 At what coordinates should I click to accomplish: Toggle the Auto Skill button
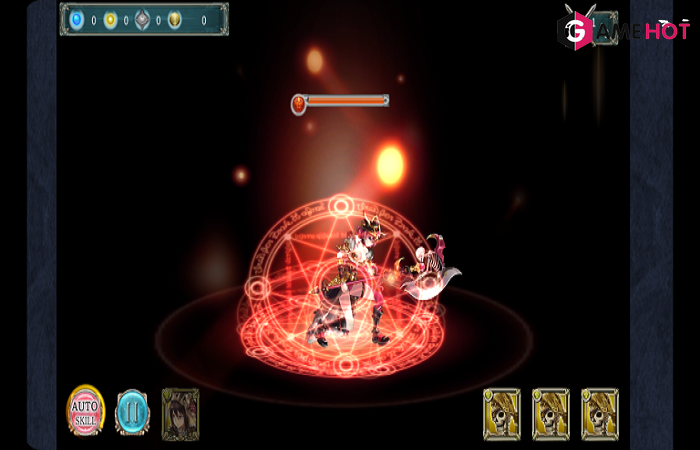tap(86, 410)
